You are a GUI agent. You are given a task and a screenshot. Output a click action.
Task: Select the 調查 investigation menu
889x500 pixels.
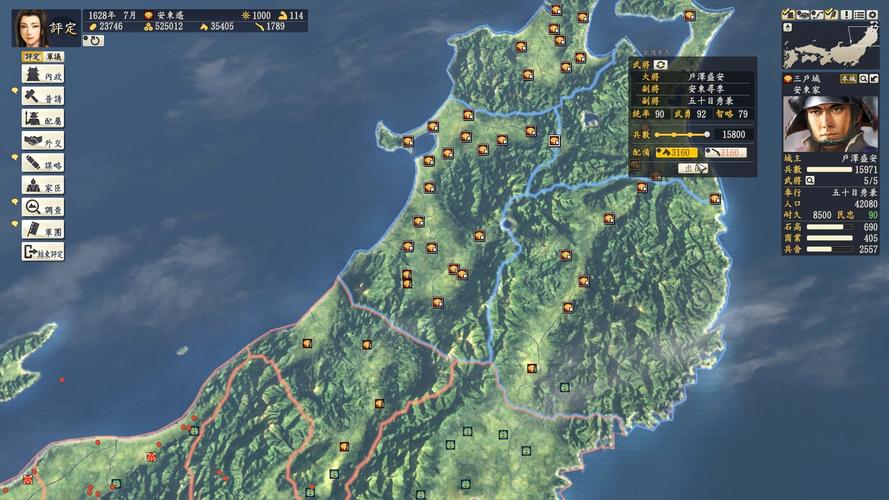[x=43, y=207]
